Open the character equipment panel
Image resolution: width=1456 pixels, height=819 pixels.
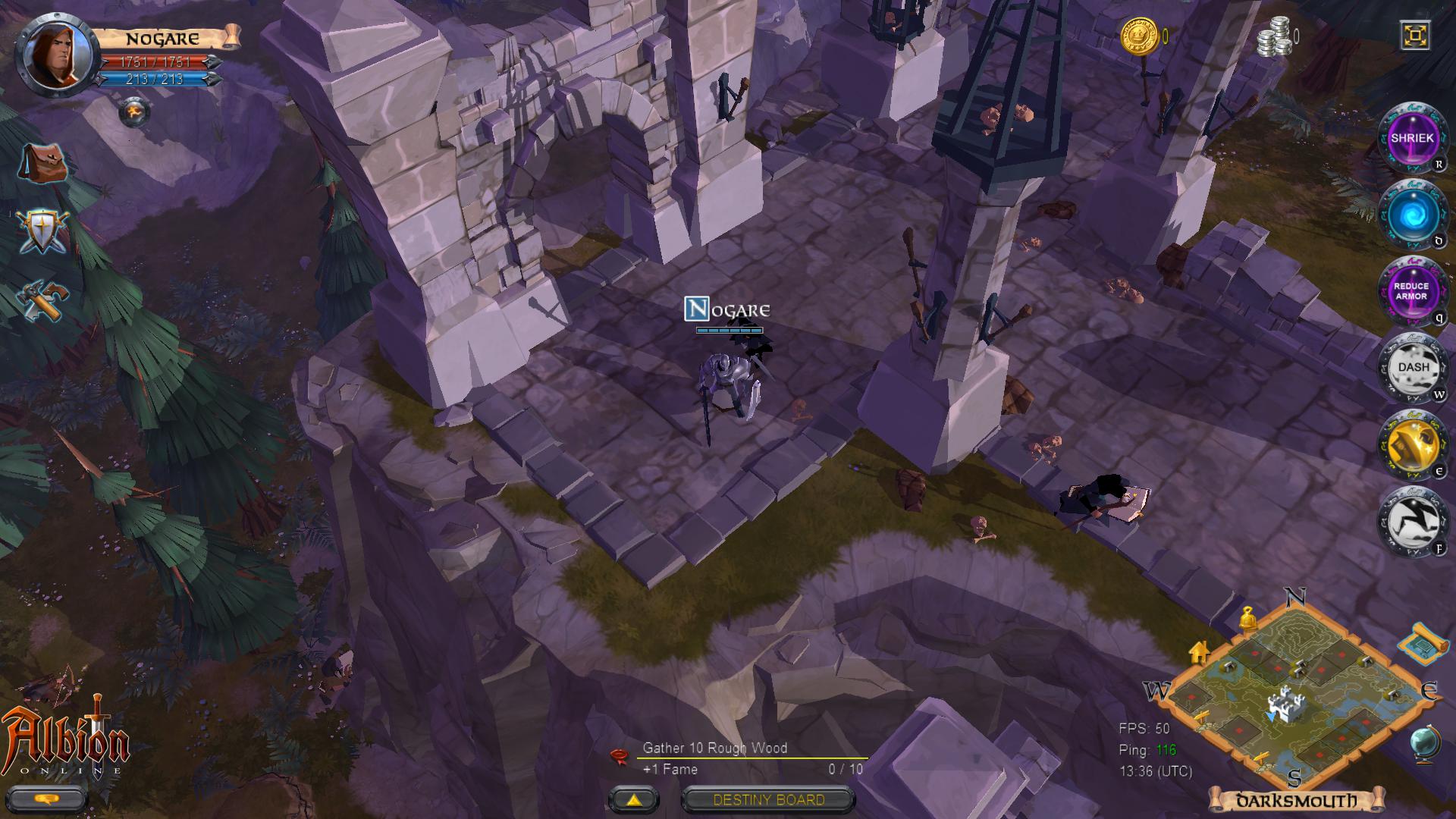(42, 231)
